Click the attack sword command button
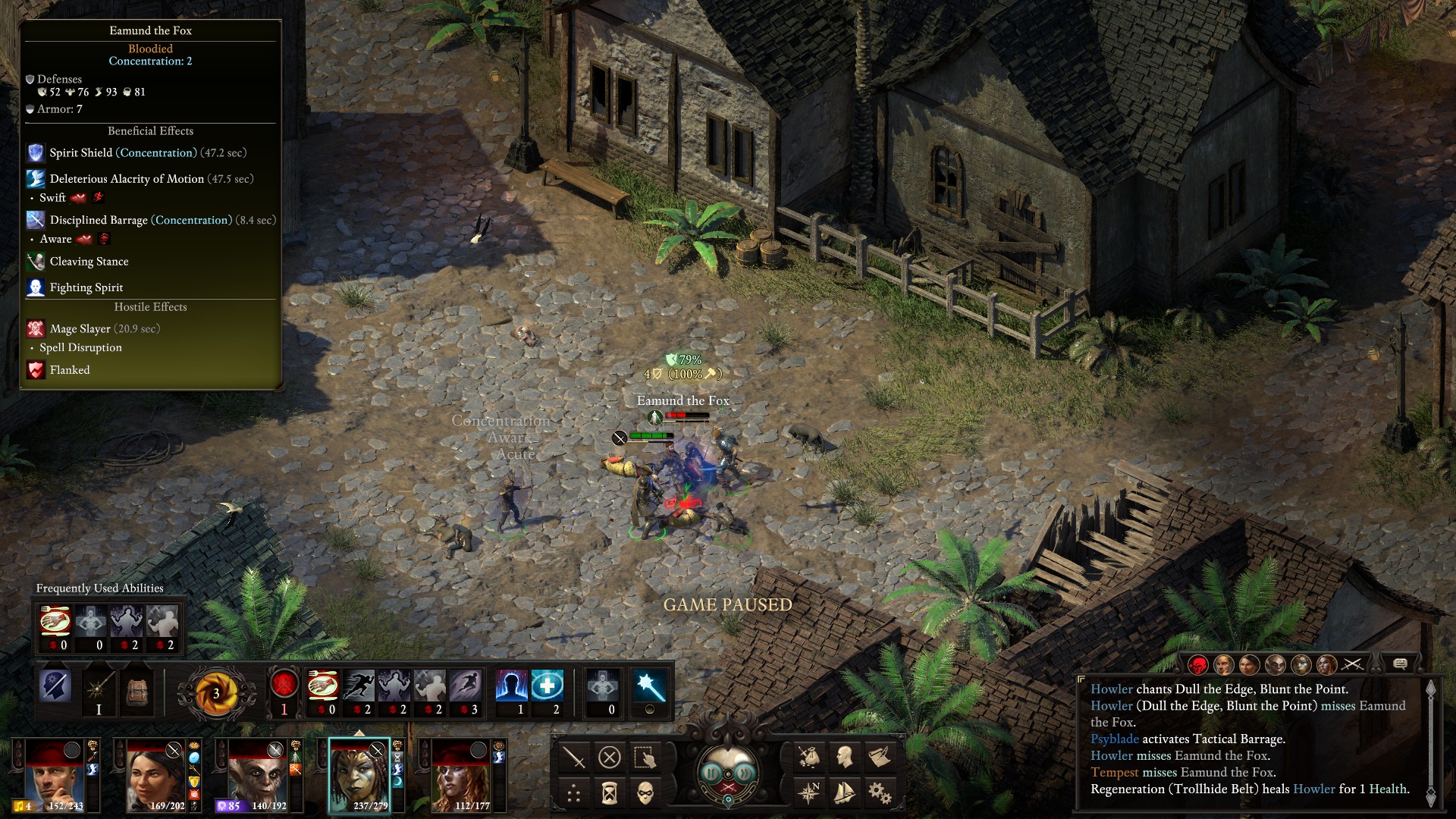The height and width of the screenshot is (819, 1456). tap(574, 757)
